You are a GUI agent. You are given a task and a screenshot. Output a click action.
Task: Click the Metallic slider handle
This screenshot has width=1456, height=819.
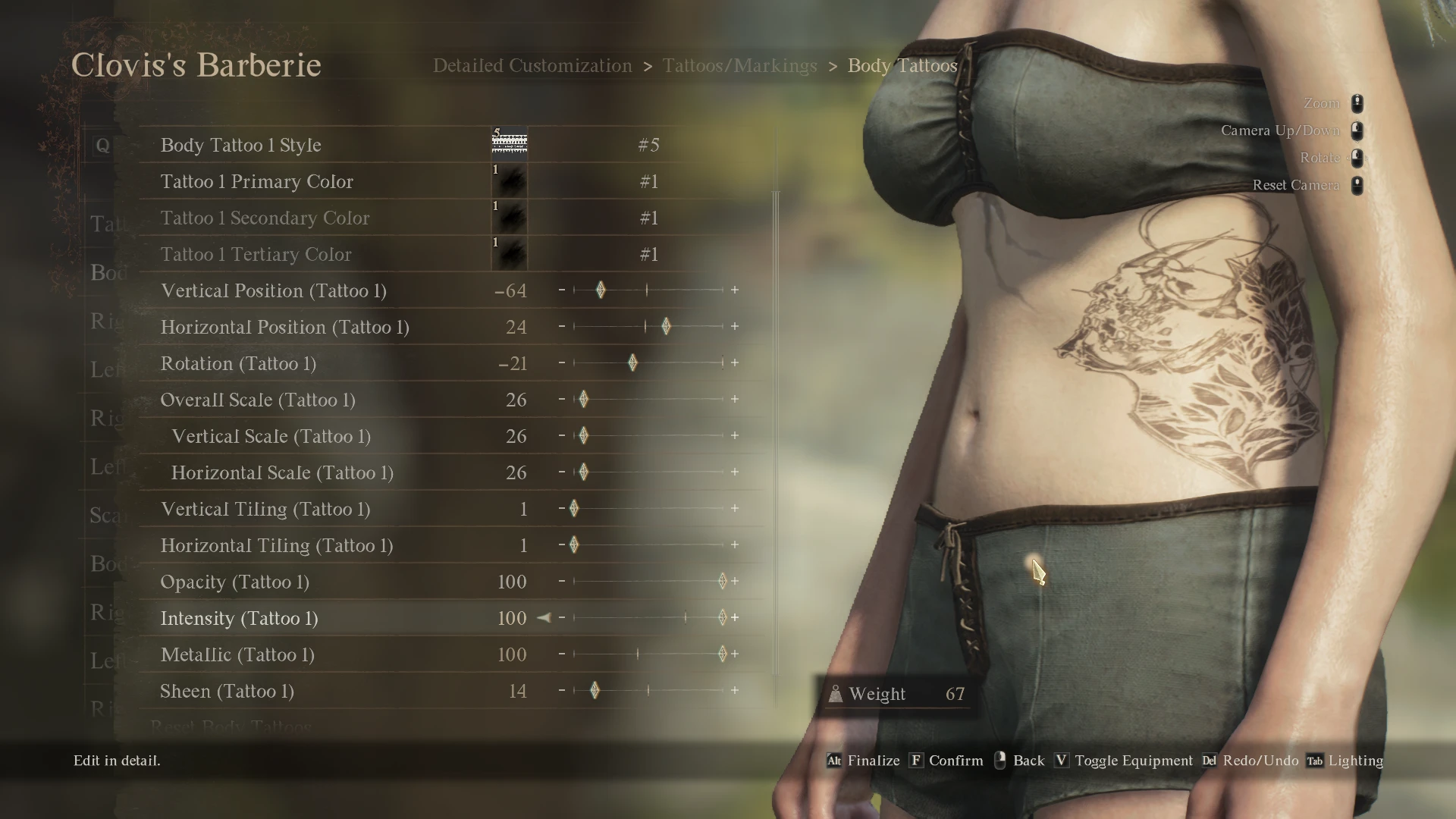pyautogui.click(x=722, y=654)
